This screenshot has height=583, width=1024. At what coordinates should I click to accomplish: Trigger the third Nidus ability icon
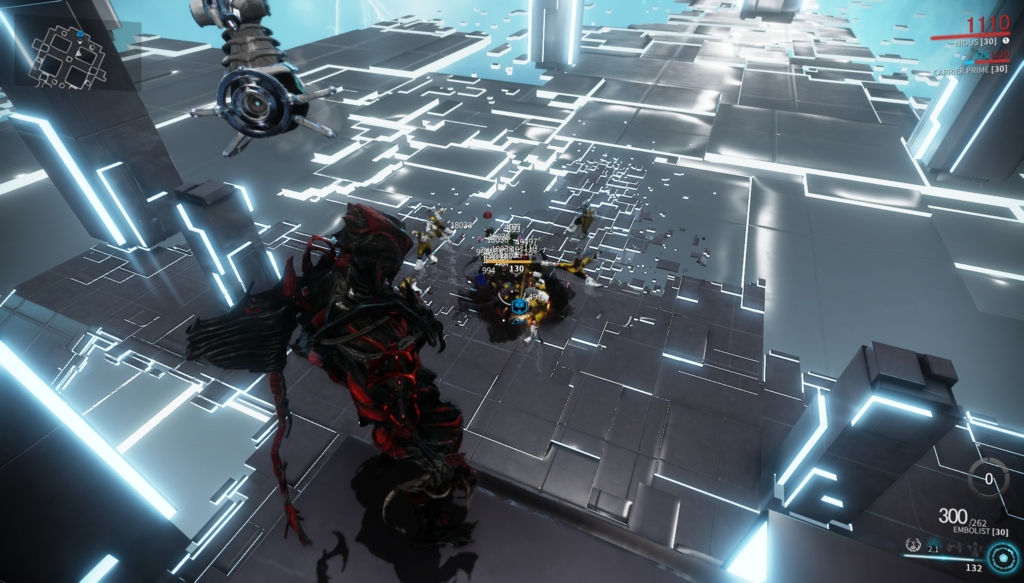(954, 547)
